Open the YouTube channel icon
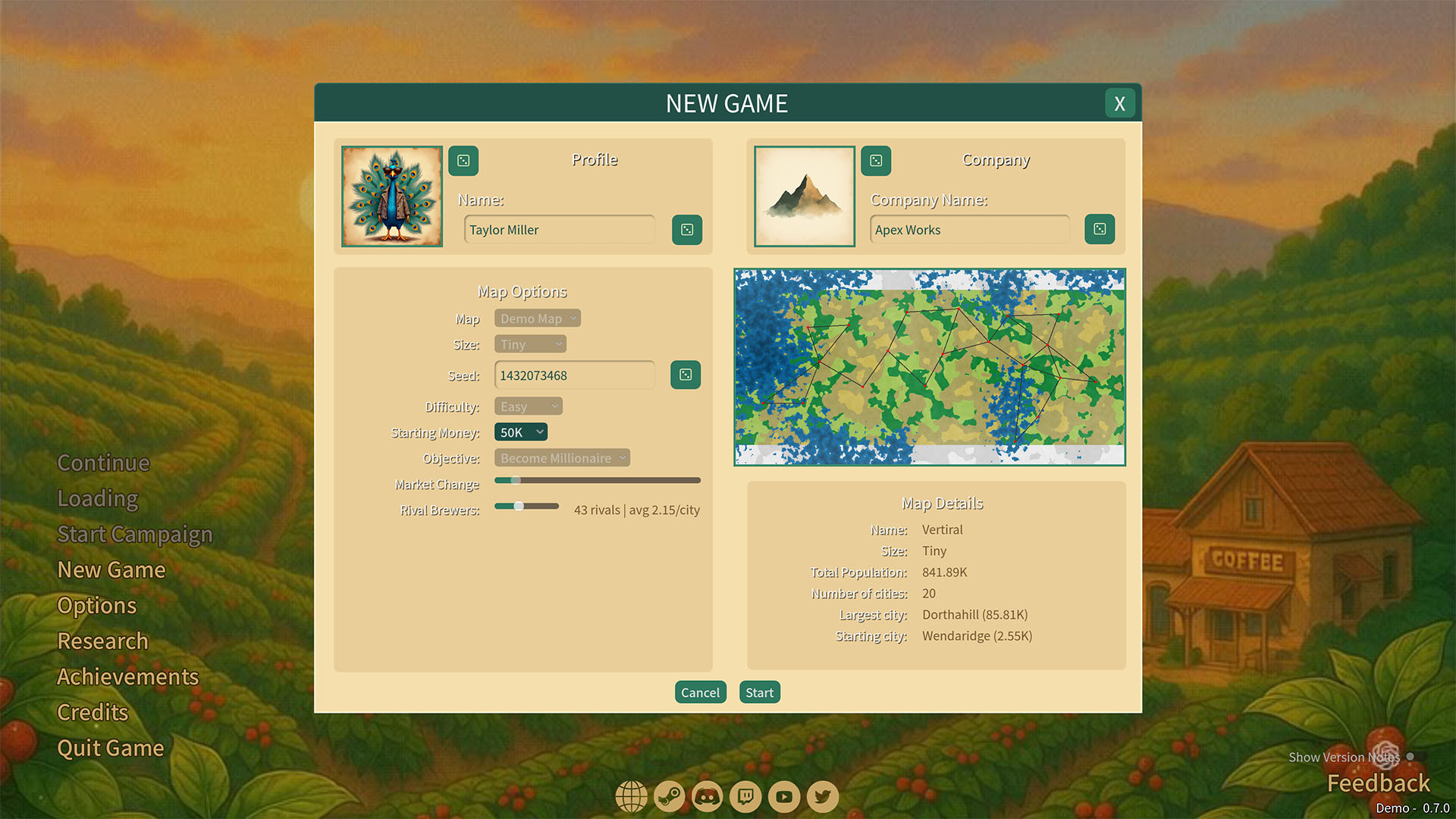 (x=783, y=797)
